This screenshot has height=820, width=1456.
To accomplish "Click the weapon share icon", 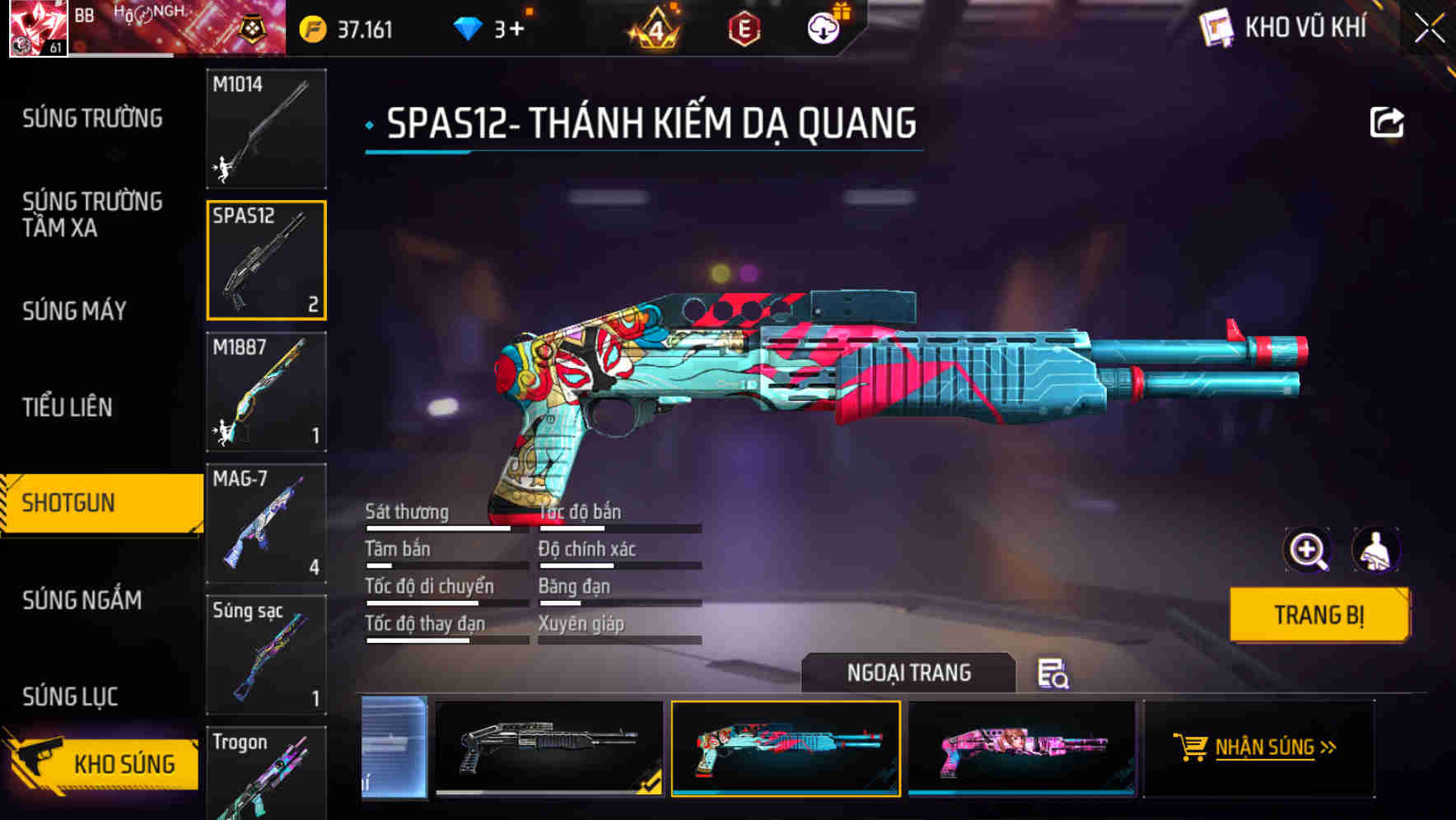I will click(1387, 121).
